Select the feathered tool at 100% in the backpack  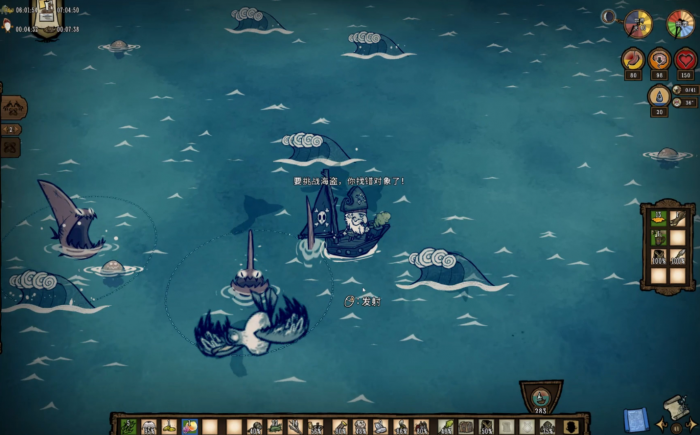(678, 257)
